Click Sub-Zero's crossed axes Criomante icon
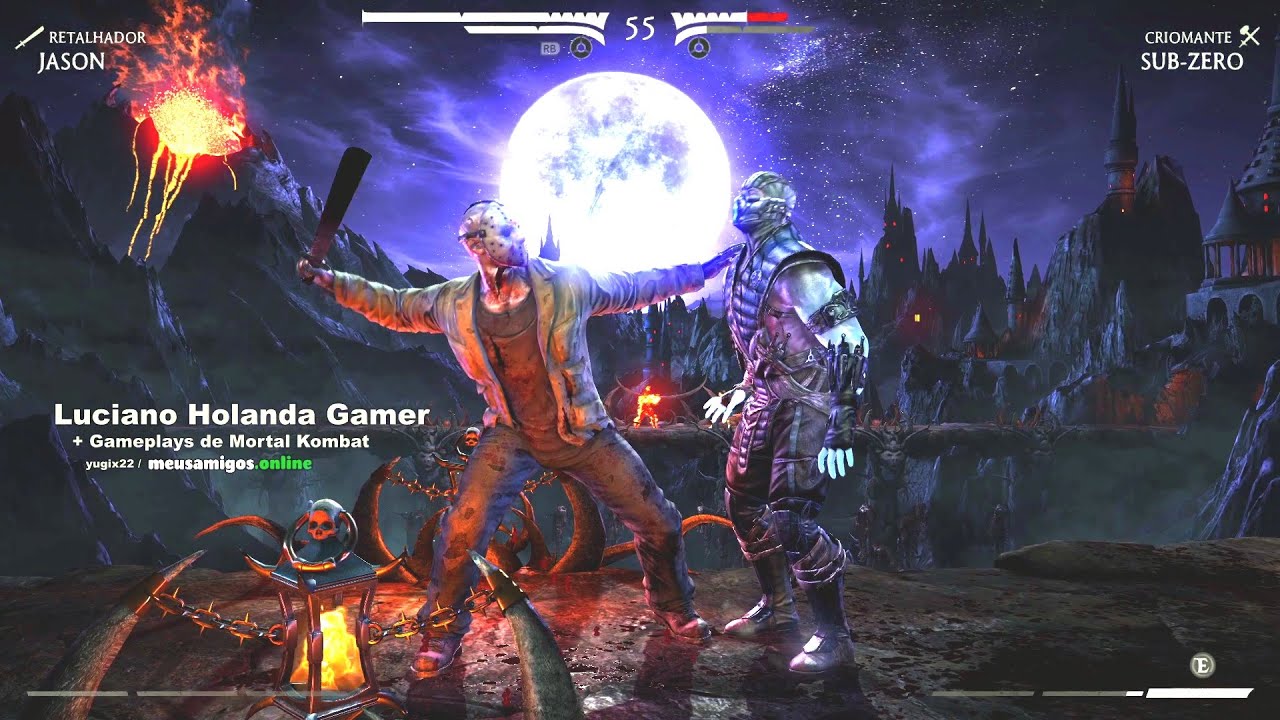Image resolution: width=1280 pixels, height=720 pixels. [1249, 37]
